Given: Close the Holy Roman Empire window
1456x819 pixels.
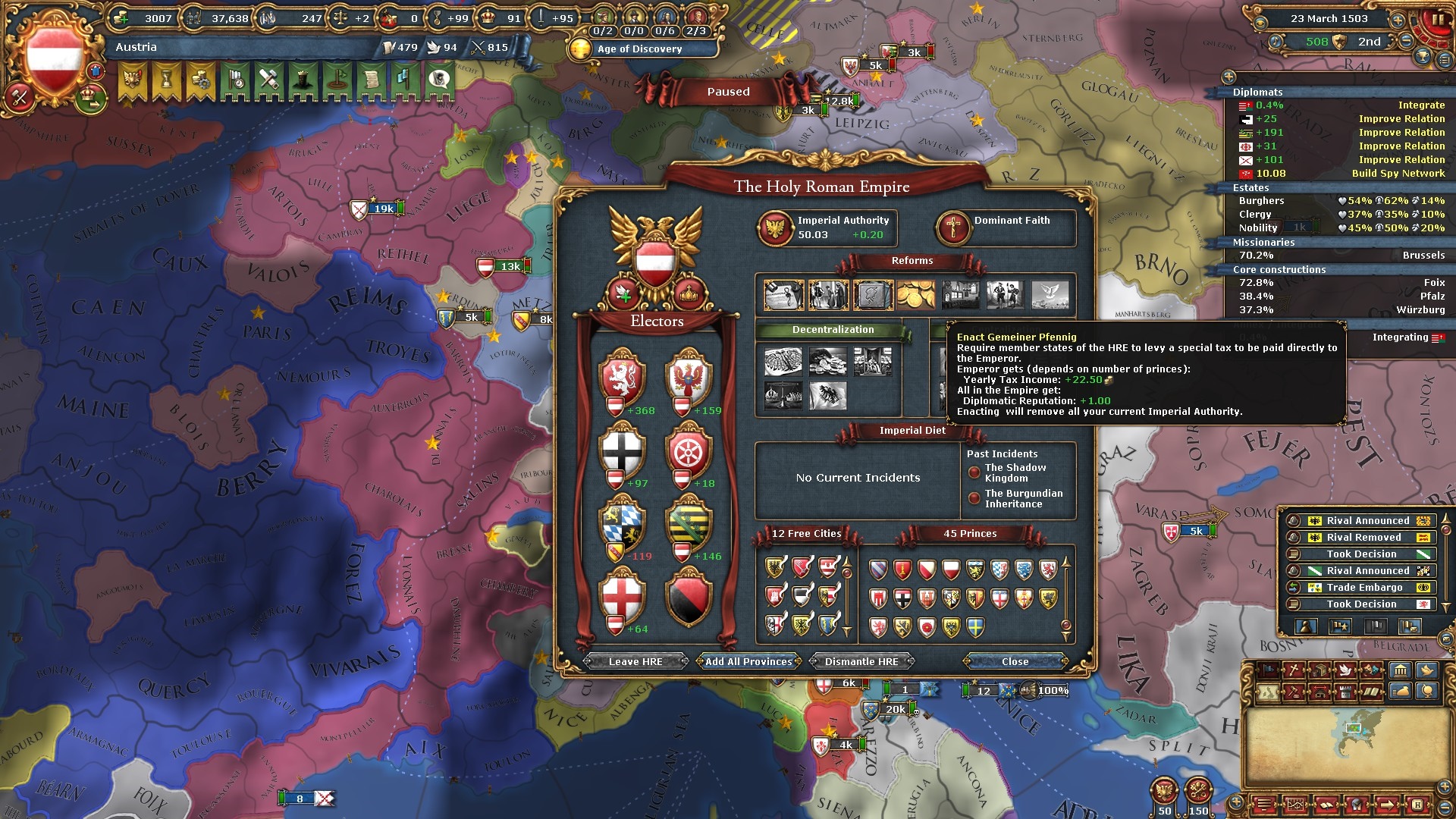Looking at the screenshot, I should (1015, 661).
